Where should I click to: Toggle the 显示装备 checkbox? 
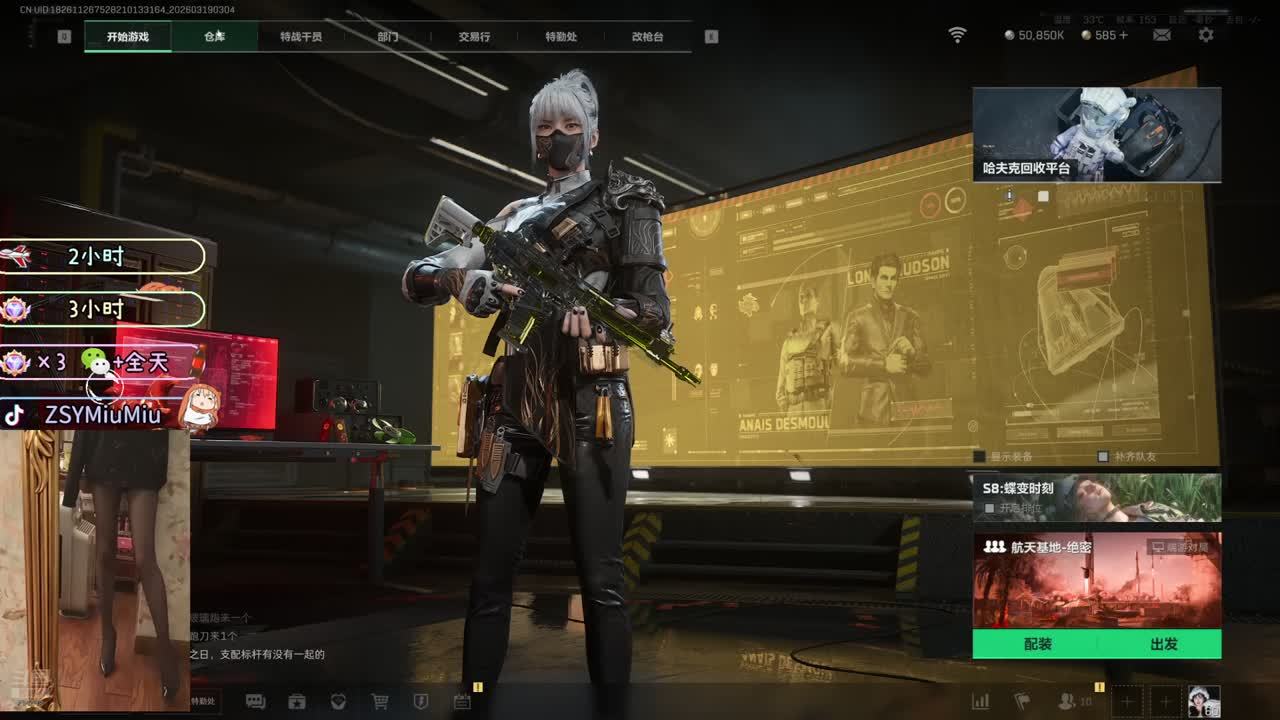coord(980,457)
